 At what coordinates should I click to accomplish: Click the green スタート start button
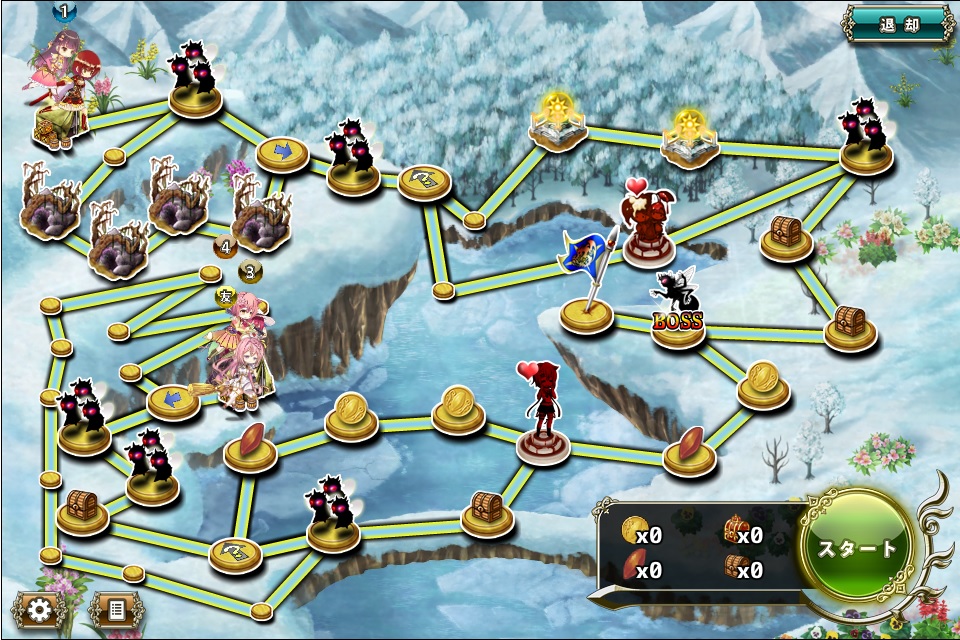[858, 548]
